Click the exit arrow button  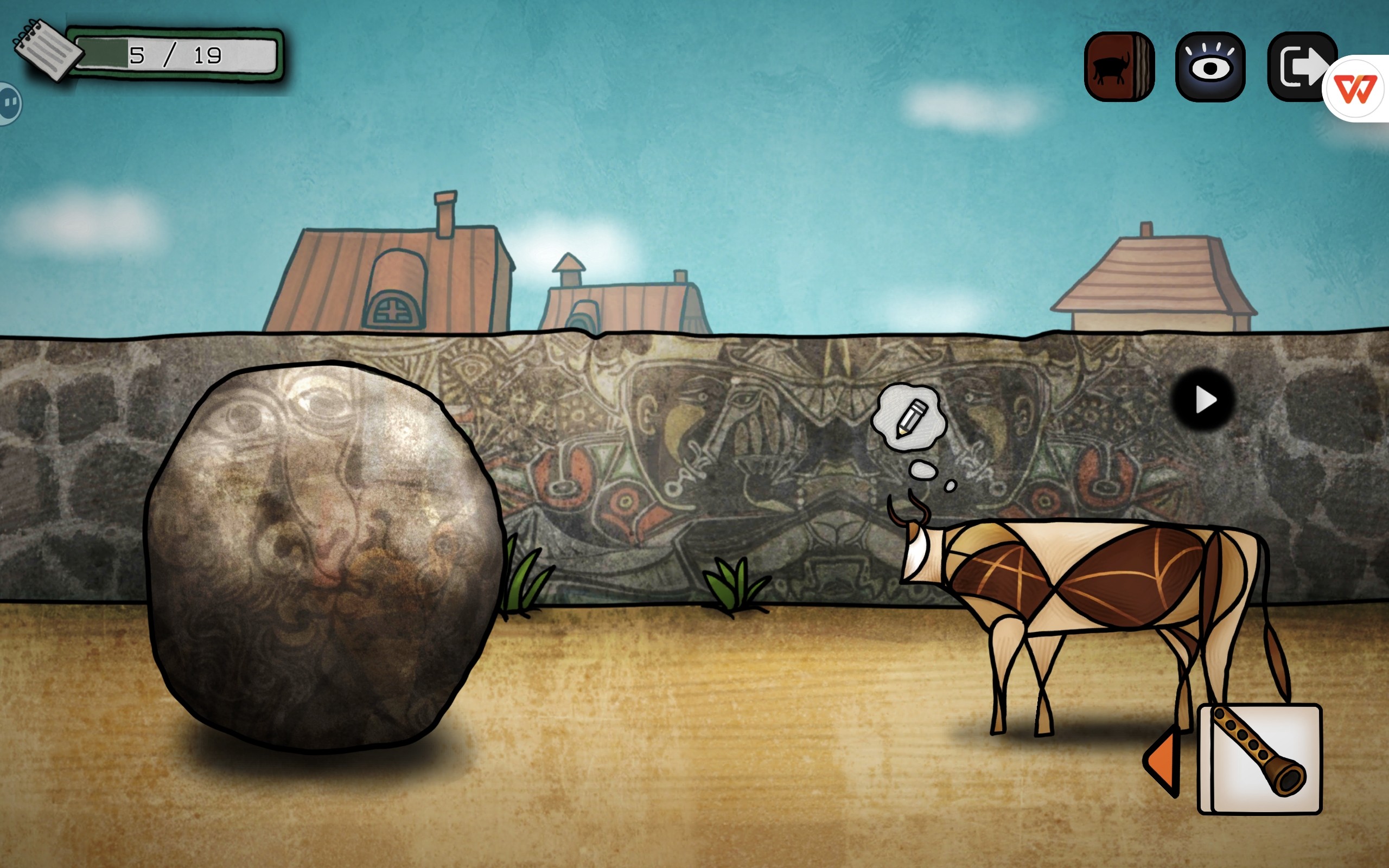coord(1298,67)
